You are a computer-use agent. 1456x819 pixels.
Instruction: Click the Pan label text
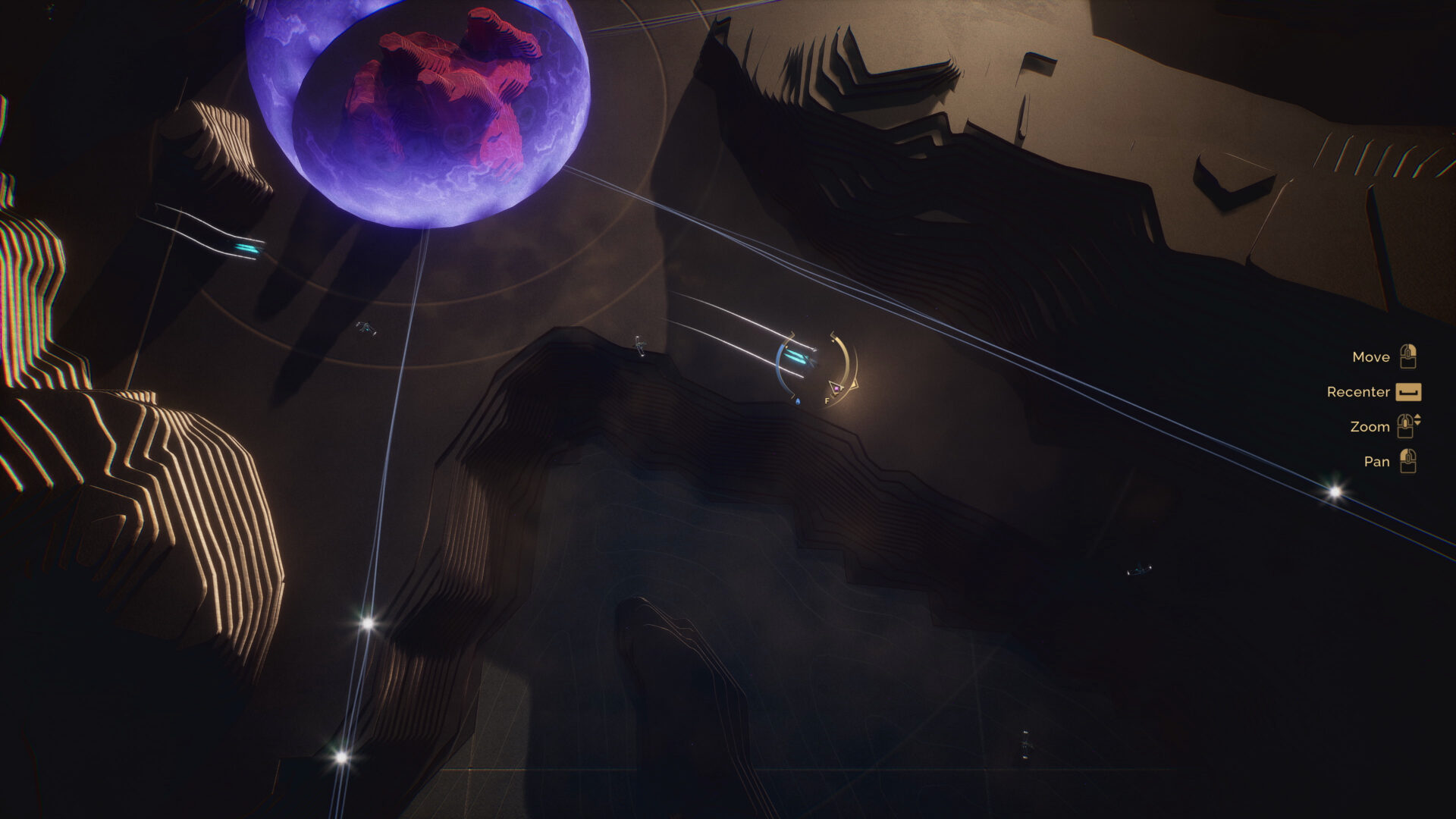click(x=1376, y=461)
